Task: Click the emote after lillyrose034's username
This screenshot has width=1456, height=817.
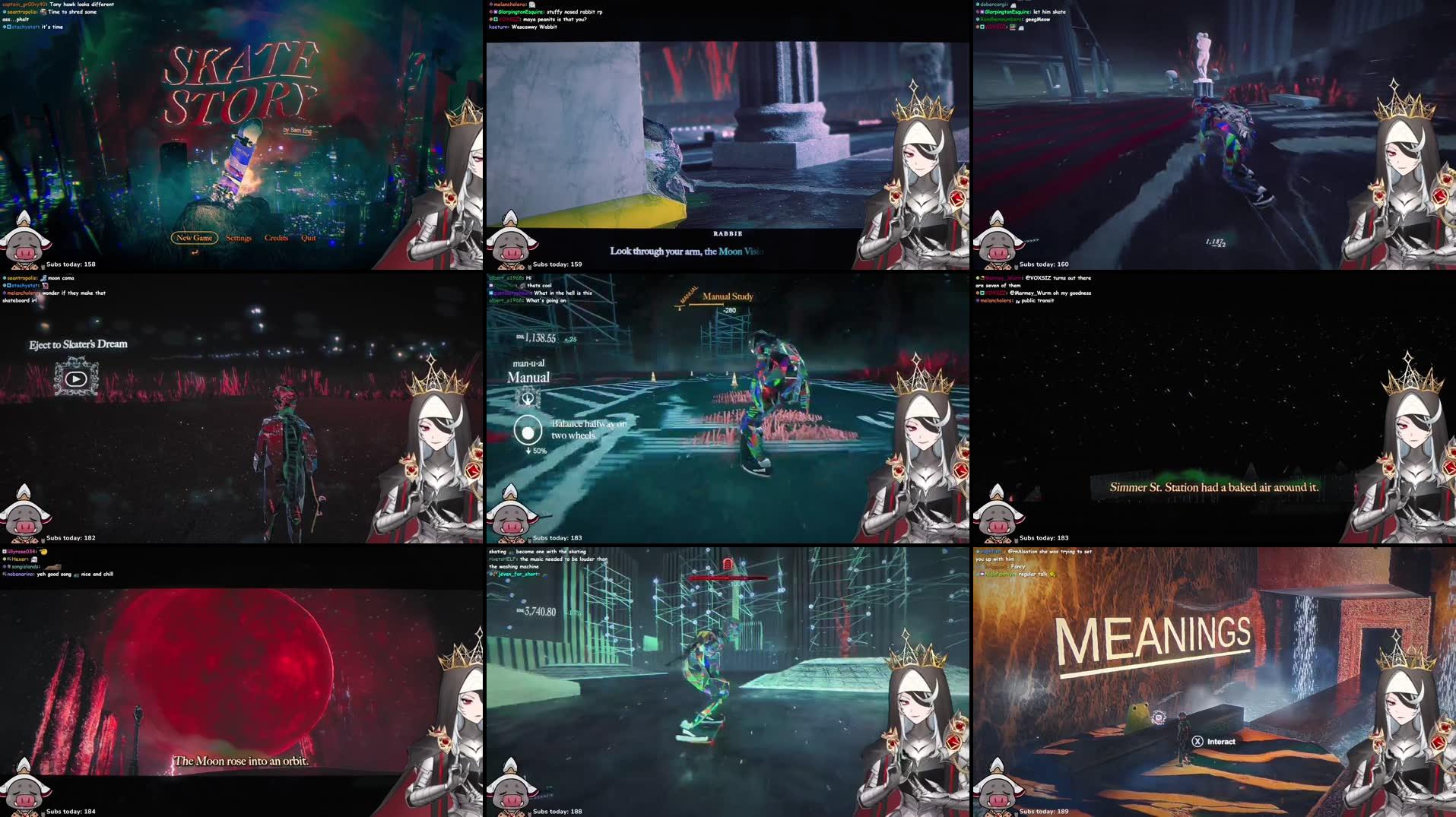Action: (x=44, y=552)
